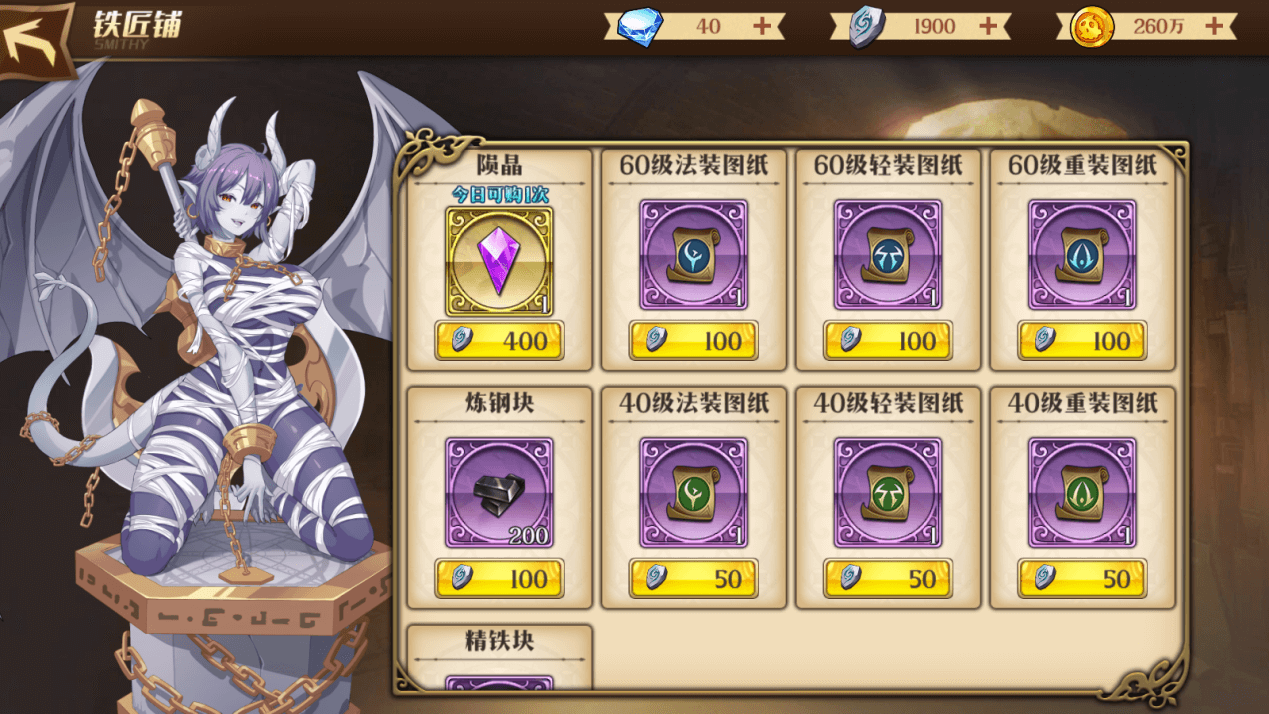Buy 60级法装图纸 for 100 stones
1269x714 pixels.
pos(693,341)
